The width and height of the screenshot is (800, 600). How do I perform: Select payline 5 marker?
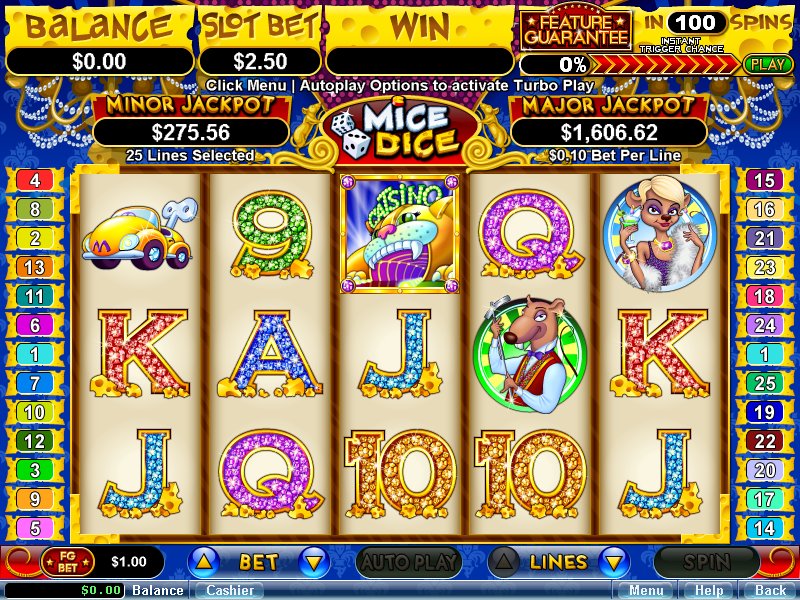coord(35,529)
